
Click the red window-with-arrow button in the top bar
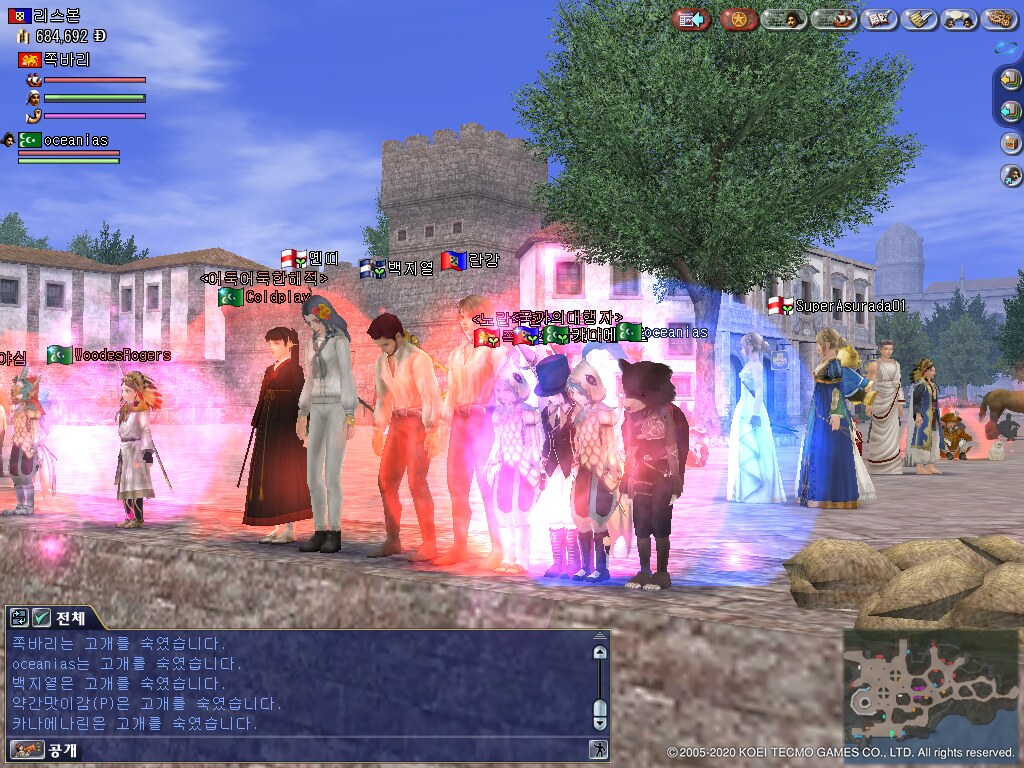pos(690,19)
